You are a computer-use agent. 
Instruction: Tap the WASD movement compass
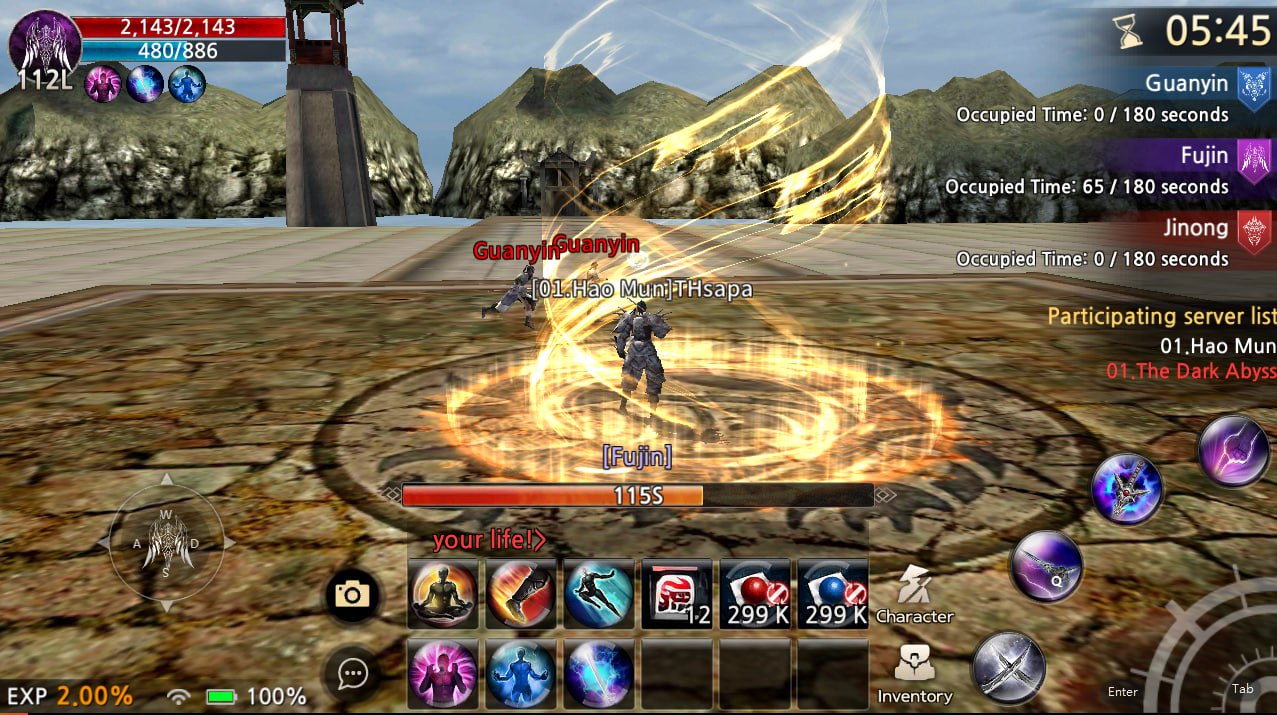coord(167,543)
